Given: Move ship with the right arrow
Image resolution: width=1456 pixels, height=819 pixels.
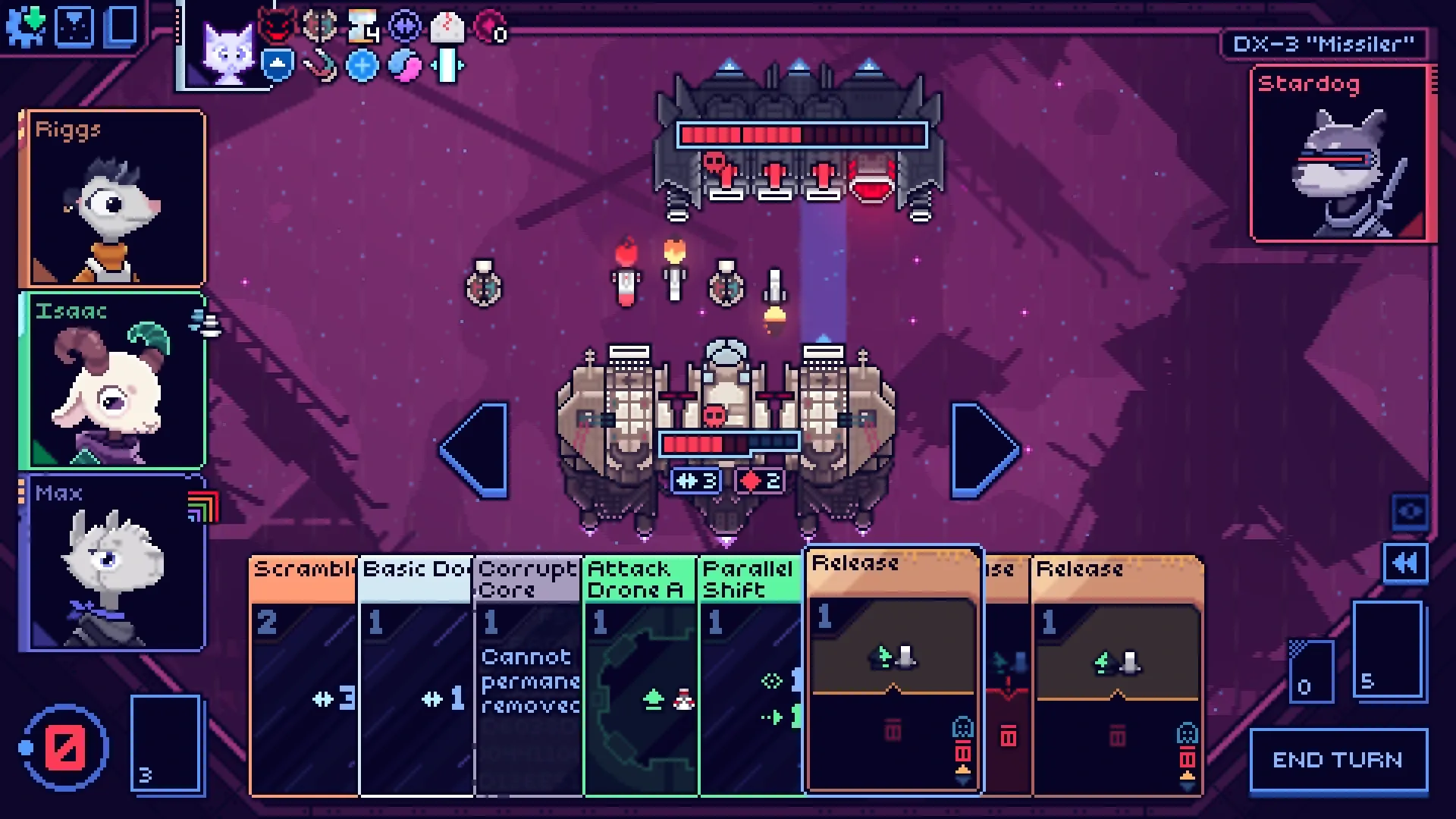Looking at the screenshot, I should point(984,450).
